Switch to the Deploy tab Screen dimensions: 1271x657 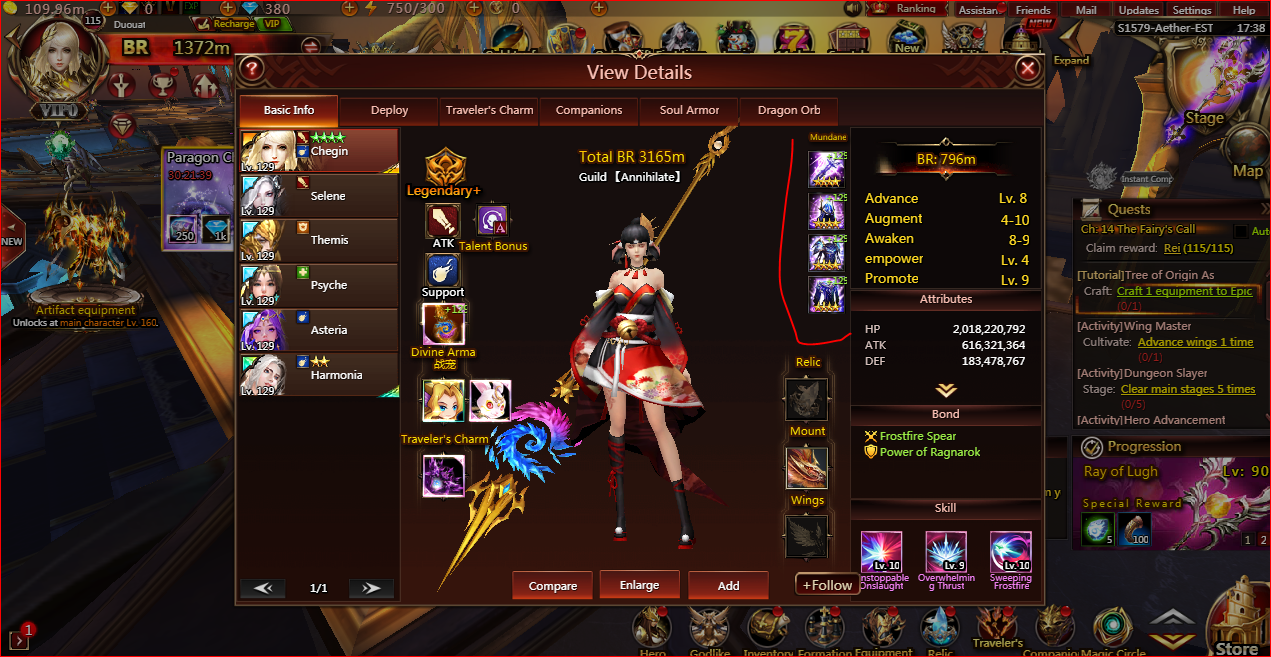click(389, 110)
